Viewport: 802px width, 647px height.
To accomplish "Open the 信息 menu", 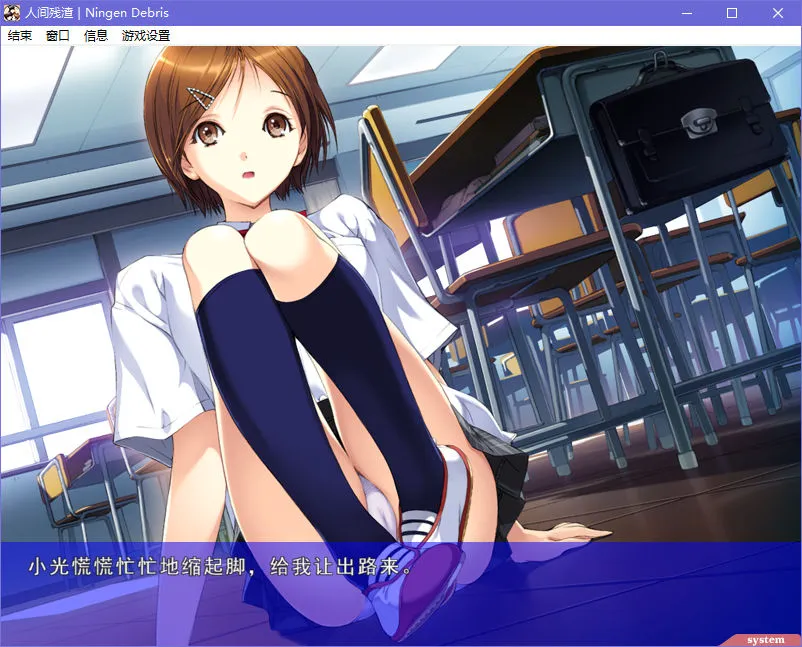I will click(x=96, y=35).
